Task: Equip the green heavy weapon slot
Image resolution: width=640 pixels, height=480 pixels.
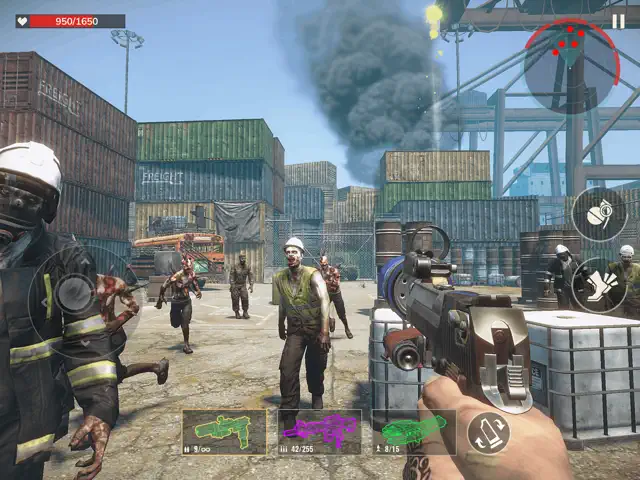Action: pyautogui.click(x=413, y=431)
